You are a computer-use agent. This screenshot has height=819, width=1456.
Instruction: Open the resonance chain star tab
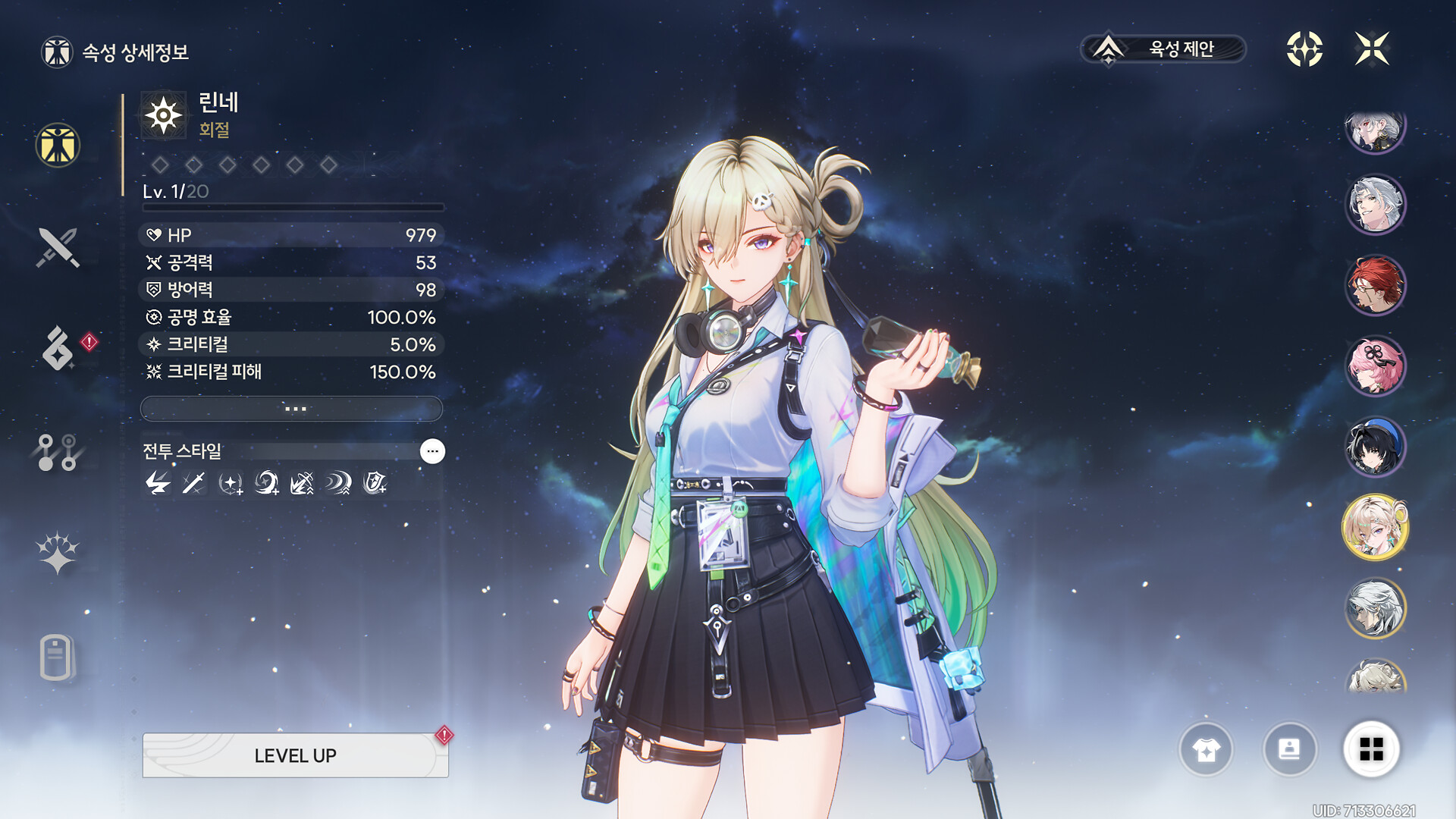[58, 552]
